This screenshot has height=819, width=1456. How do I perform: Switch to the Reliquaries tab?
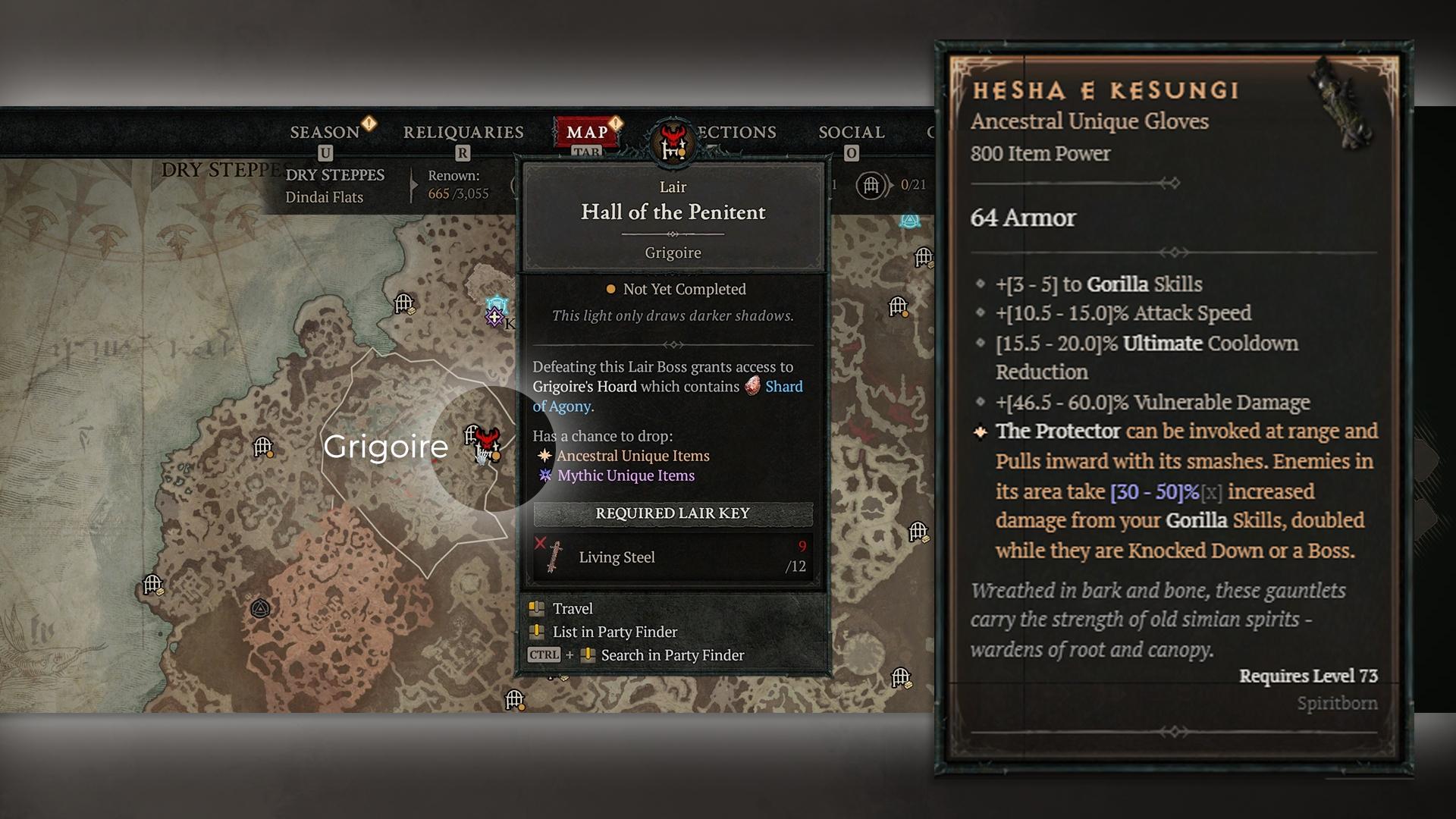coord(464,131)
